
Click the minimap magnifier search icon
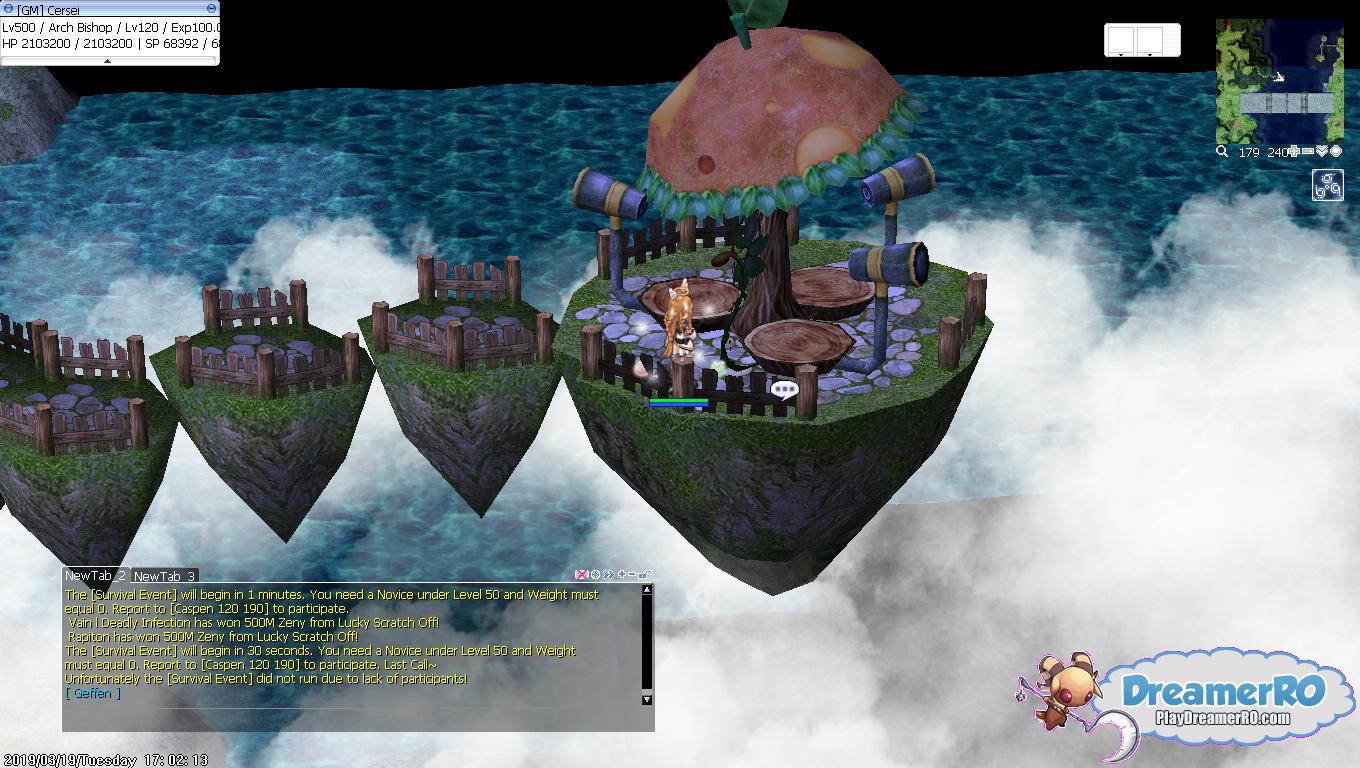(x=1222, y=152)
